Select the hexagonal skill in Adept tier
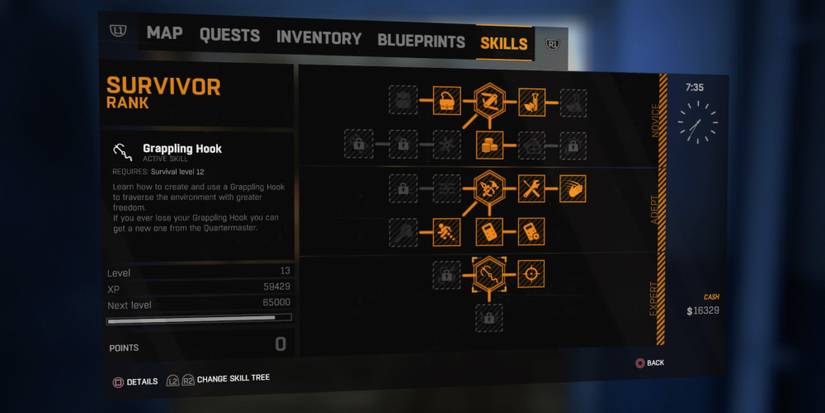Screen dimensions: 825x413 [489, 187]
